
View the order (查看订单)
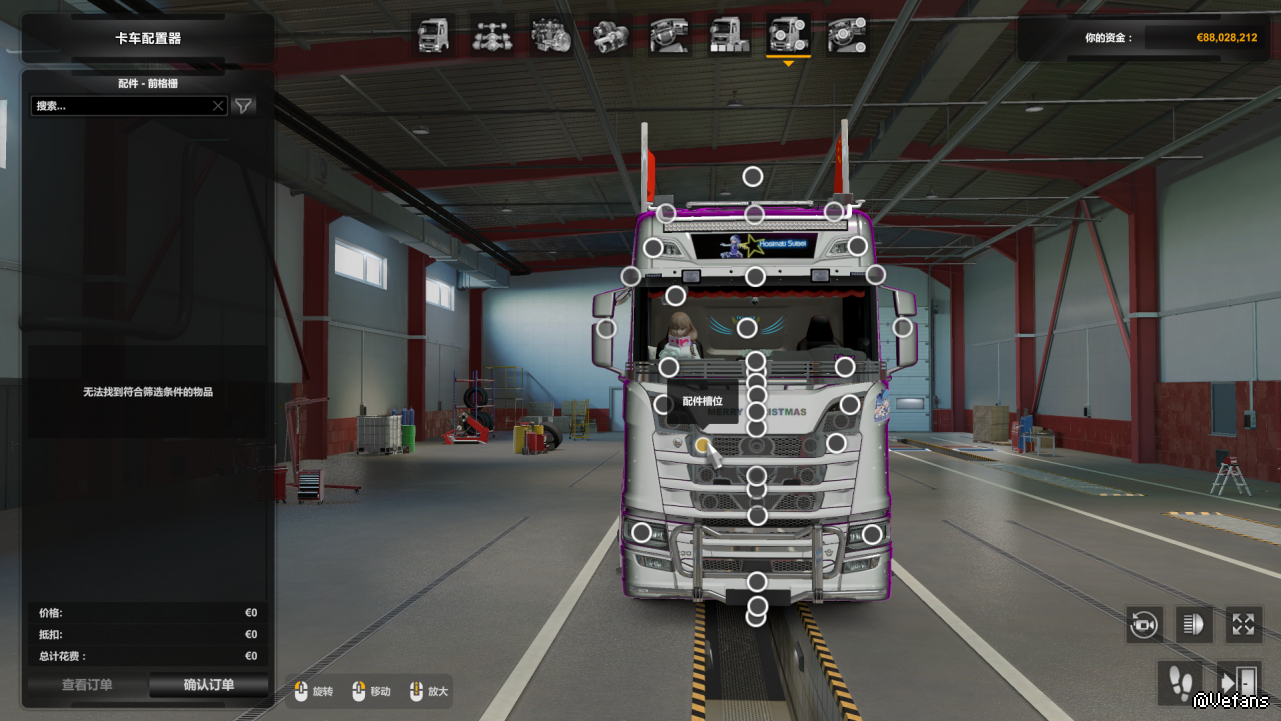click(87, 685)
